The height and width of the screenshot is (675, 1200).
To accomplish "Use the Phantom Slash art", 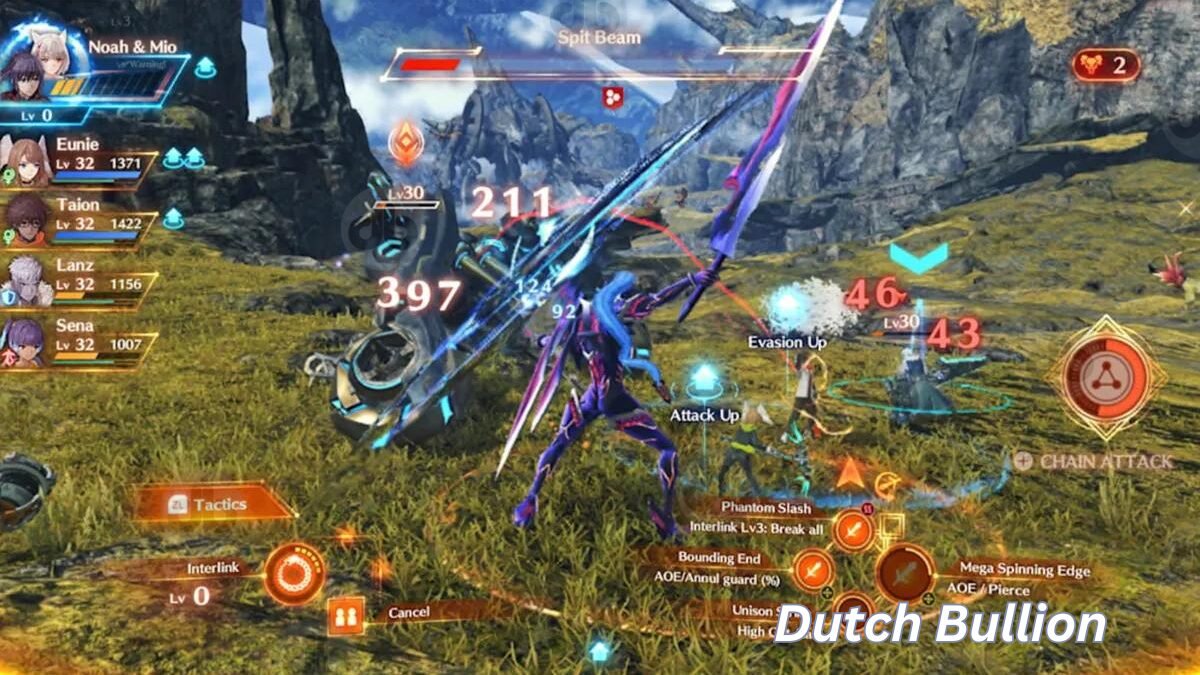I will point(853,529).
